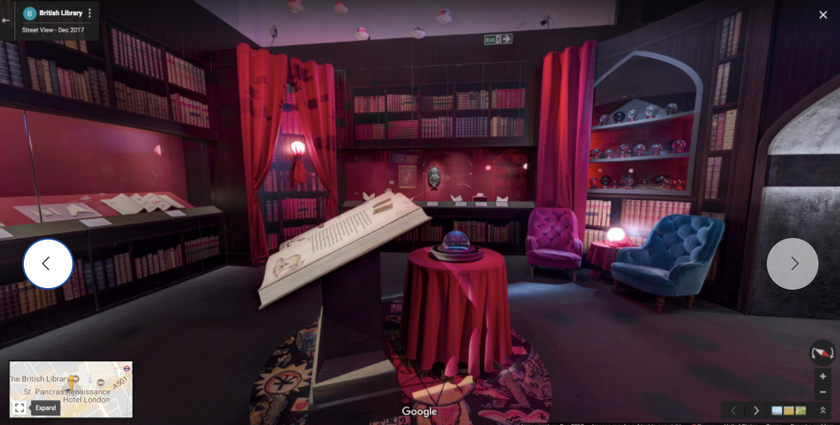Close the Street View with the X
This screenshot has width=840, height=425.
tap(823, 14)
